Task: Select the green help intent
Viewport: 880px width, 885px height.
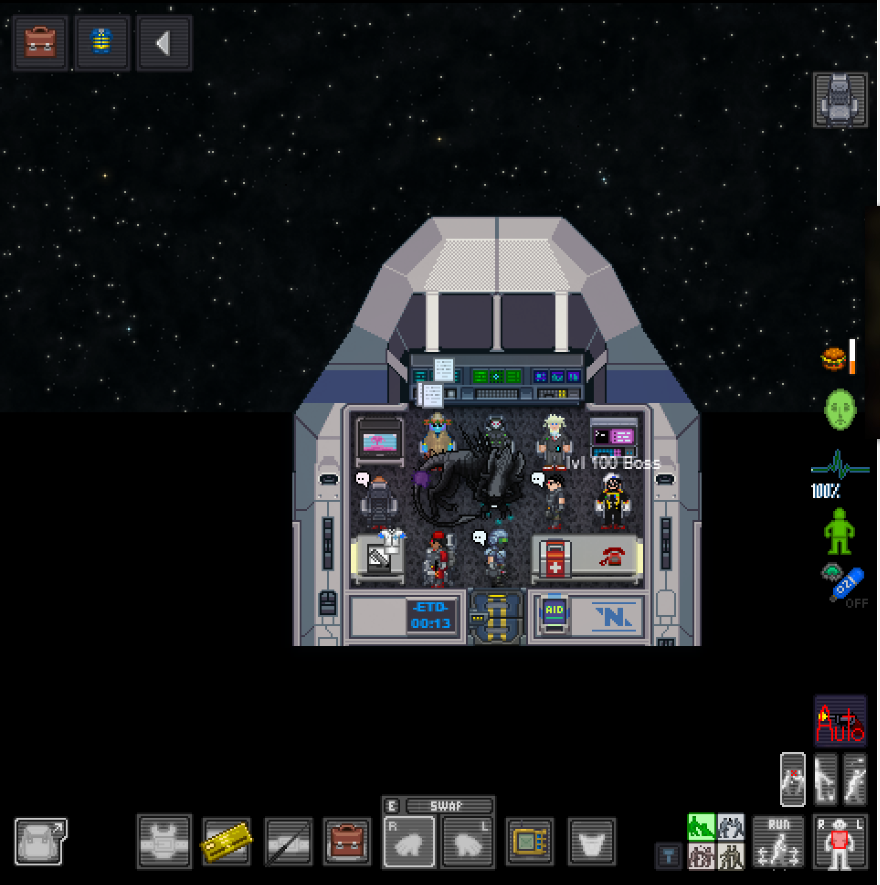Action: click(x=701, y=827)
